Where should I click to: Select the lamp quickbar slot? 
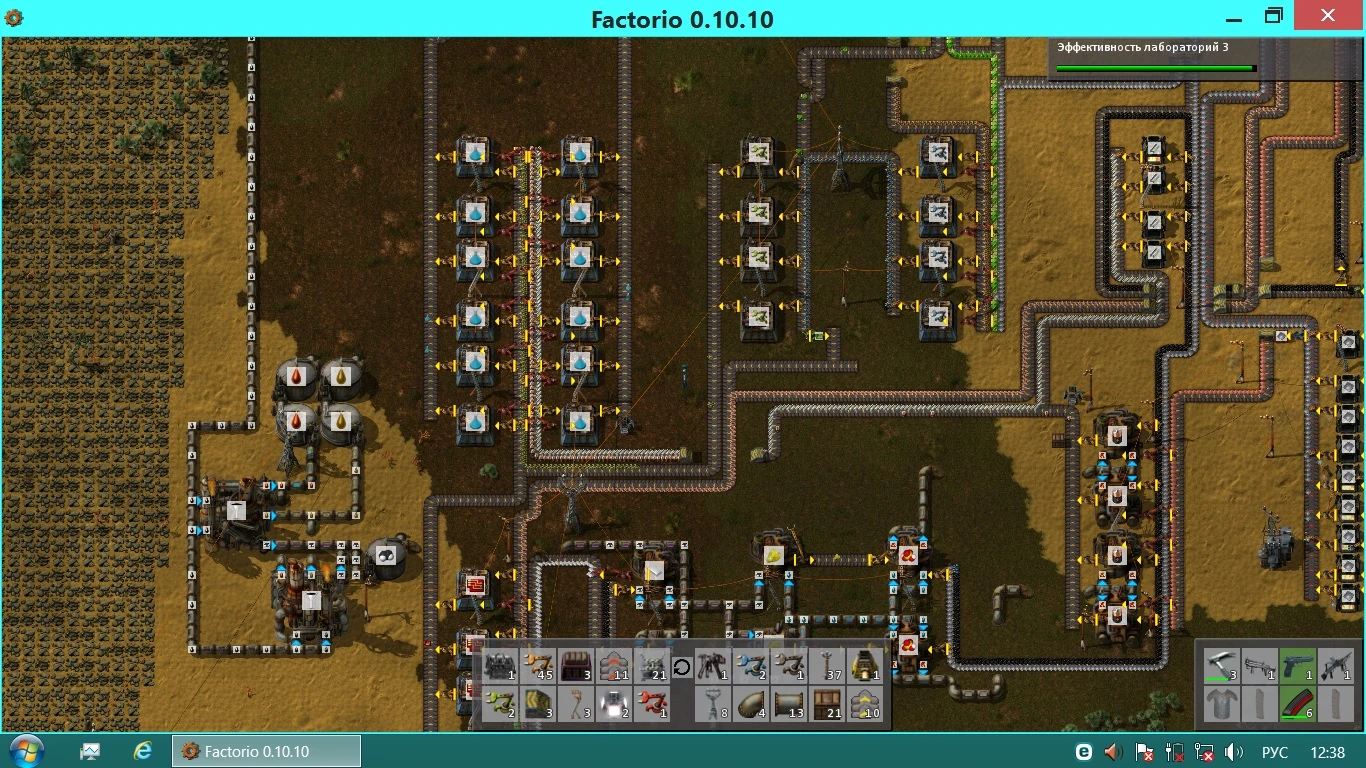tap(614, 703)
